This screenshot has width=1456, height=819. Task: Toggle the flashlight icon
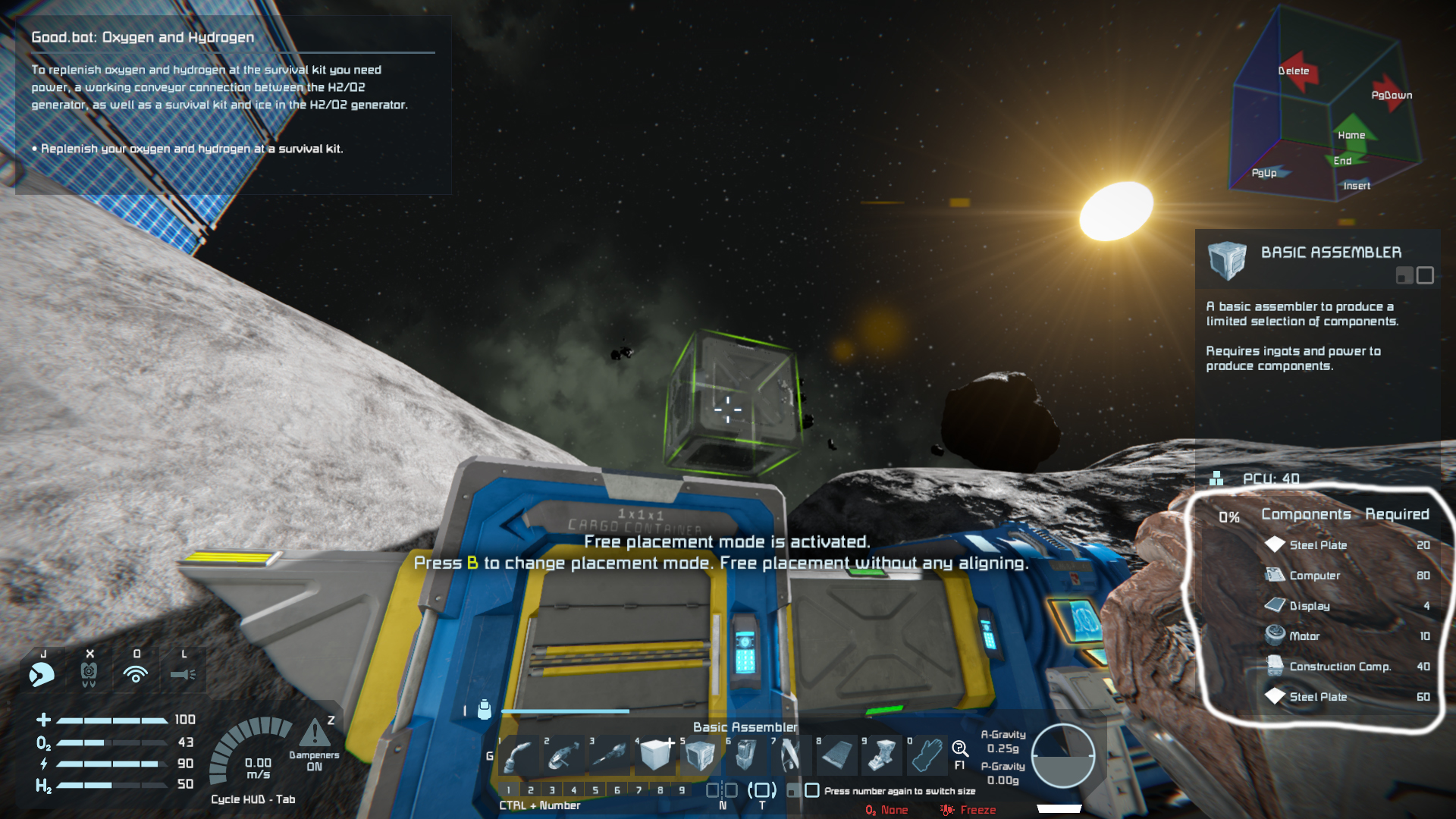pos(183,673)
